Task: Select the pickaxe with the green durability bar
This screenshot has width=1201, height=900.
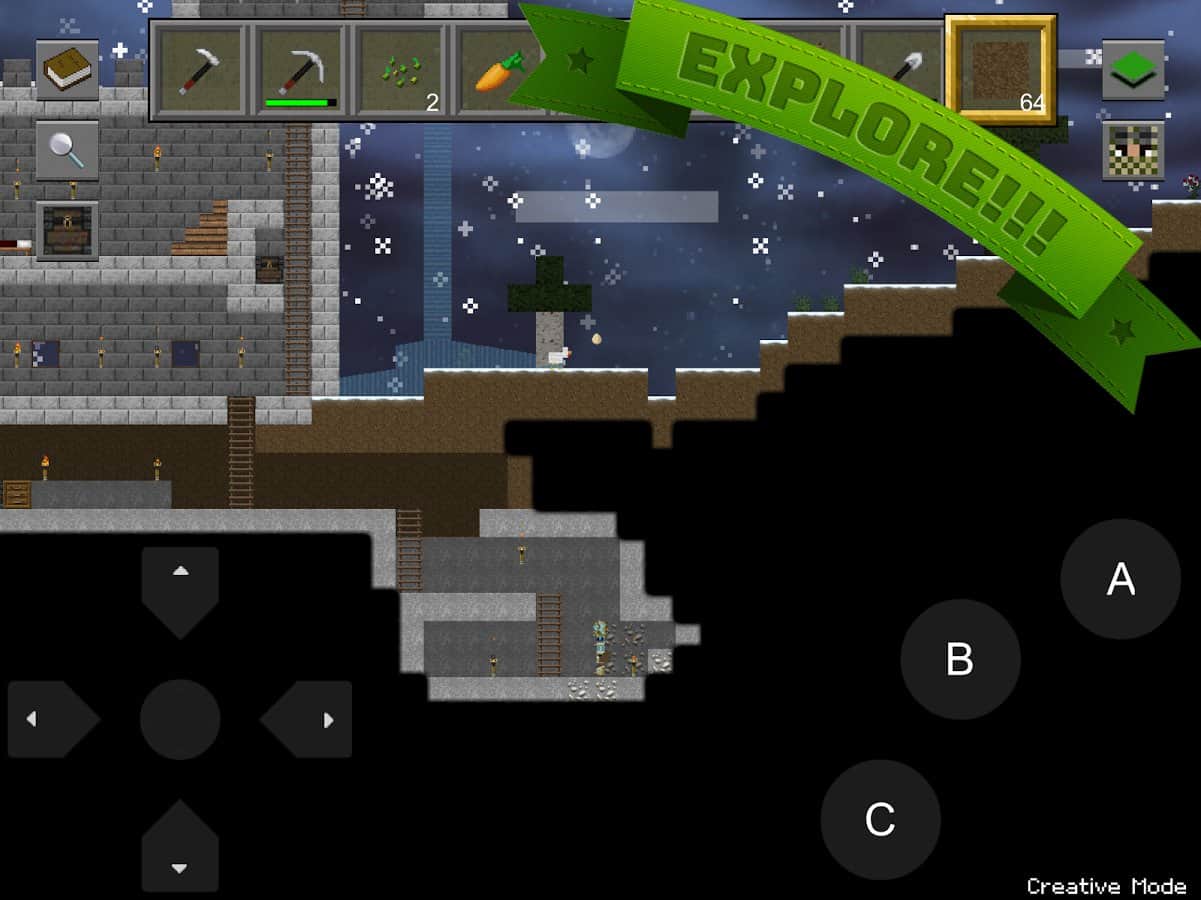Action: (x=301, y=71)
